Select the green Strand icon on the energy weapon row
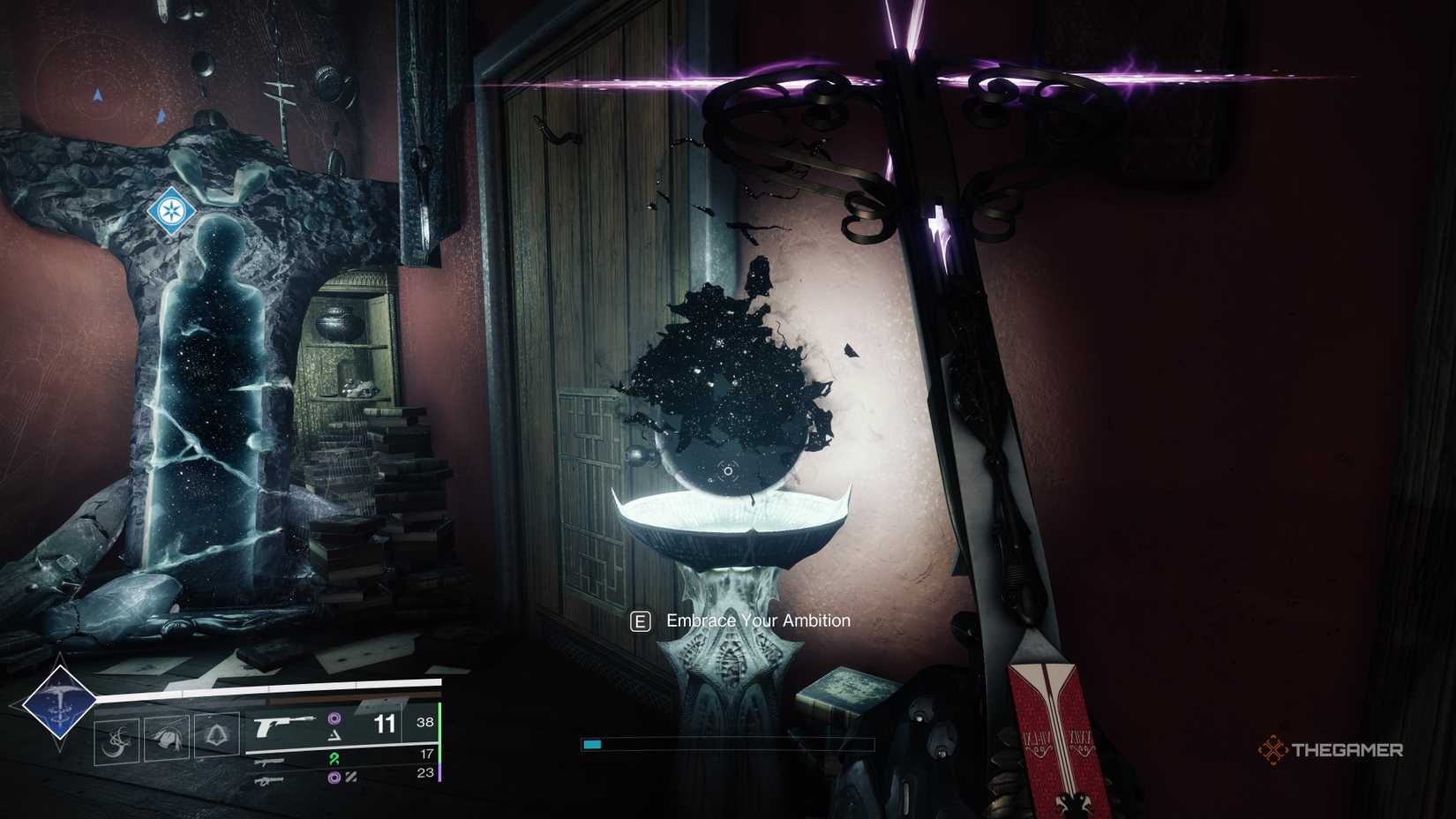The image size is (1456, 819). (335, 760)
